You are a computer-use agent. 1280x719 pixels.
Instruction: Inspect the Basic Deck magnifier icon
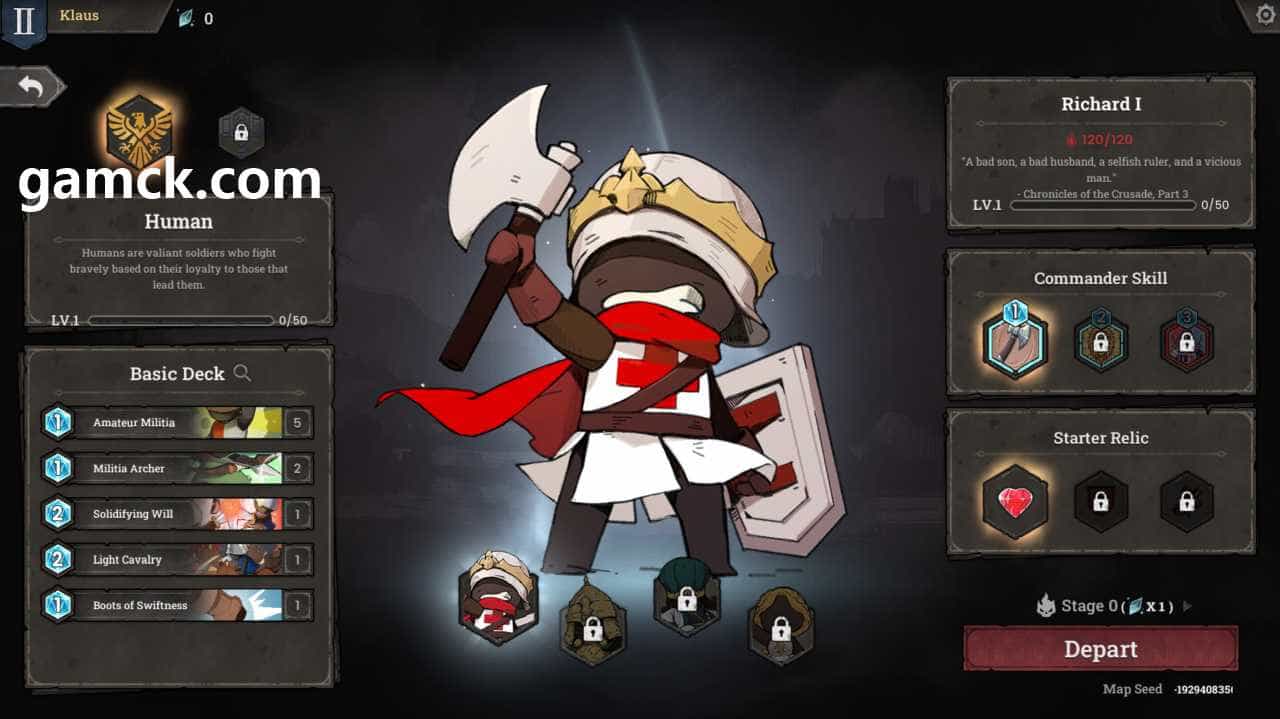click(x=242, y=373)
